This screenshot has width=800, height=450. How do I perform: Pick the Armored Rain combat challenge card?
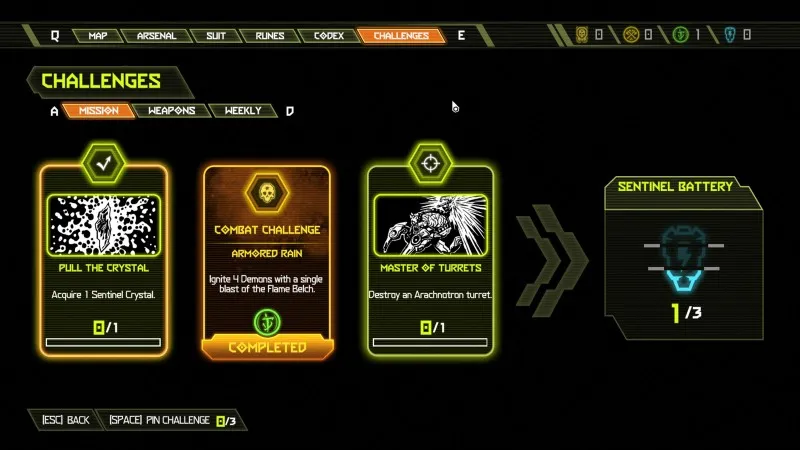(267, 260)
